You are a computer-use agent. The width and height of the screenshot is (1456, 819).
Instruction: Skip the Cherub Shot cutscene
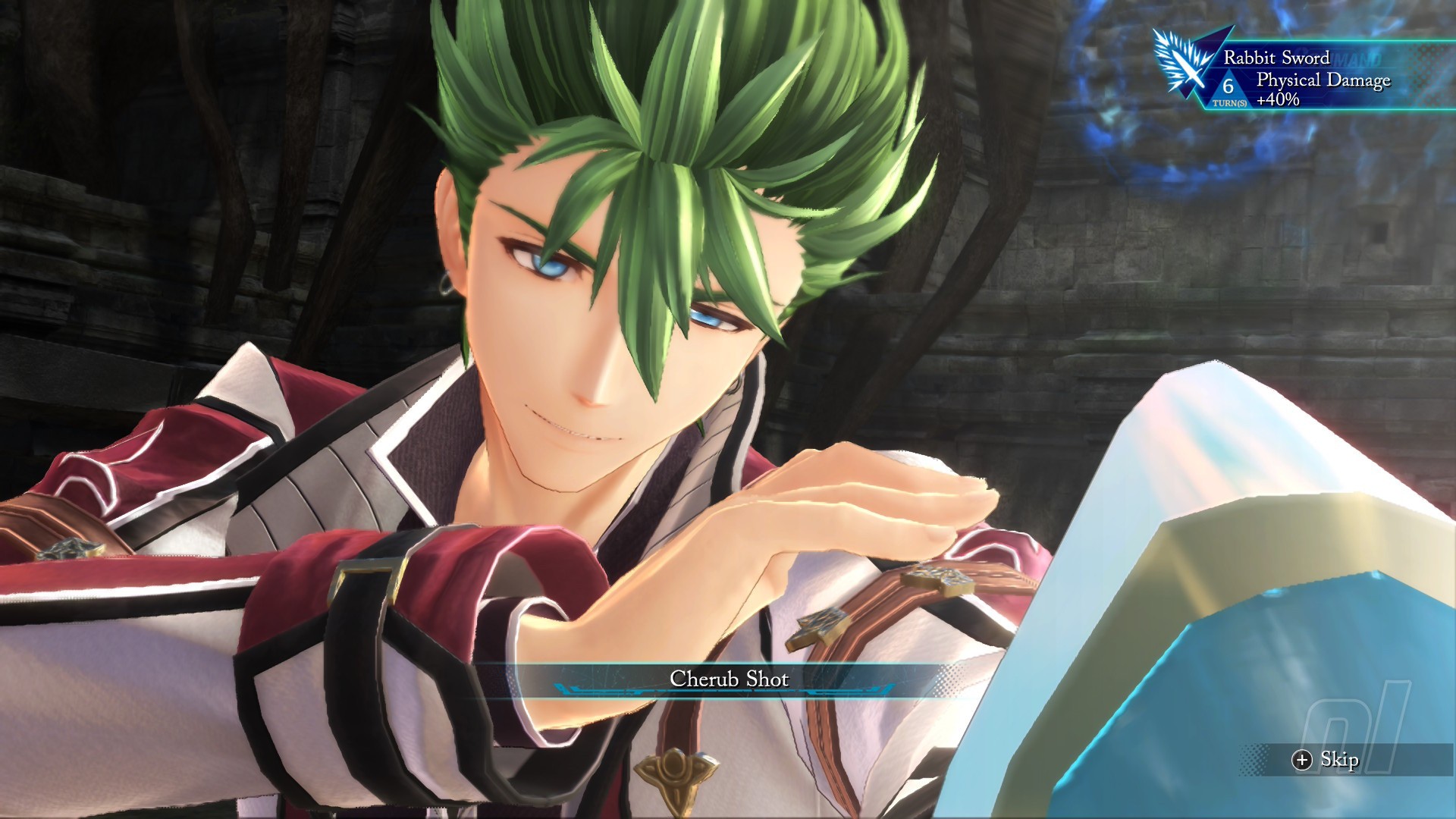tap(1326, 760)
